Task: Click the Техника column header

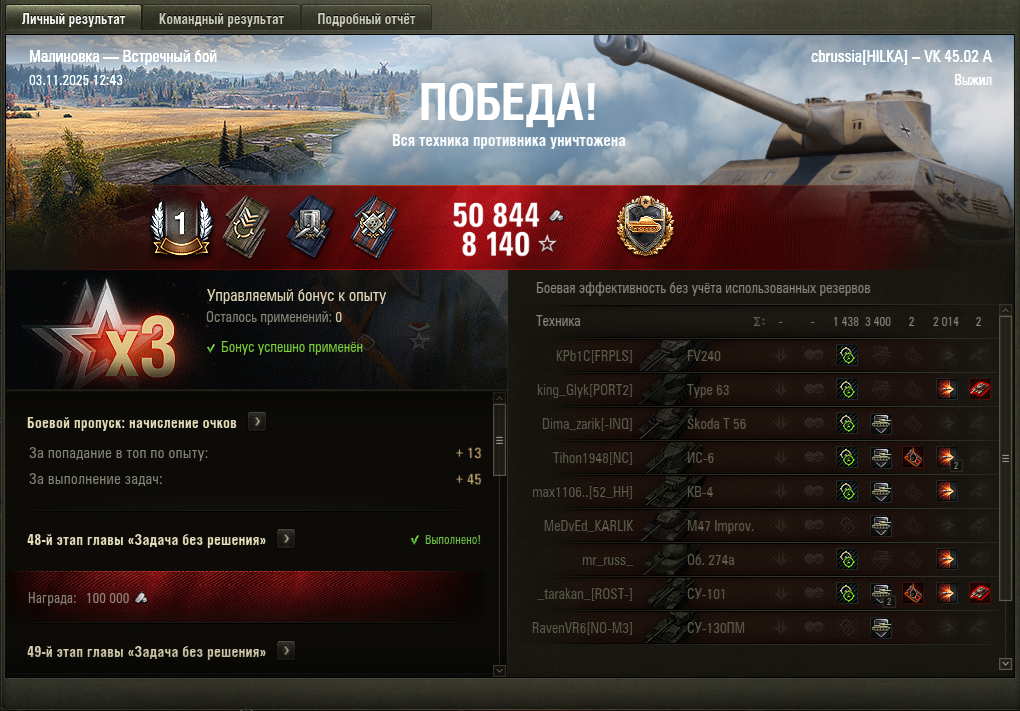Action: 558,321
